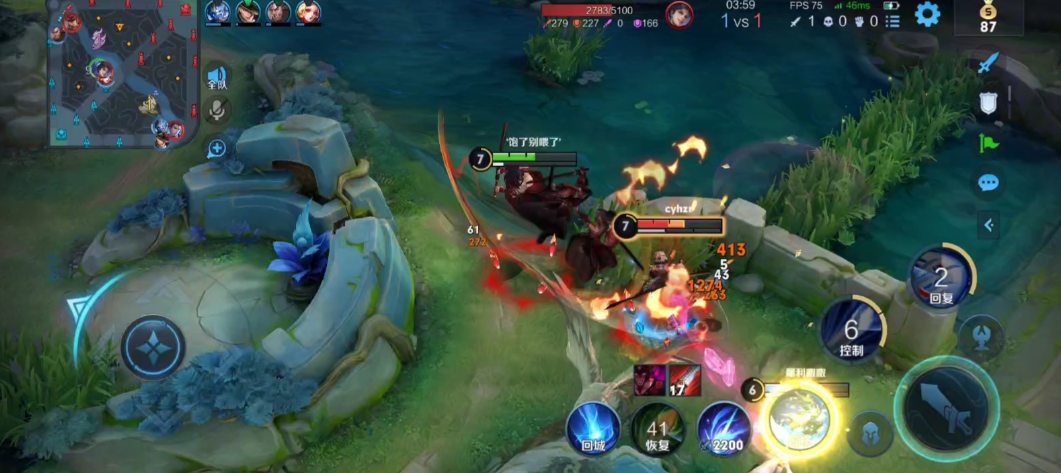Viewport: 1061px width, 473px height.
Task: Activate the 控制 control skill
Action: pos(851,329)
